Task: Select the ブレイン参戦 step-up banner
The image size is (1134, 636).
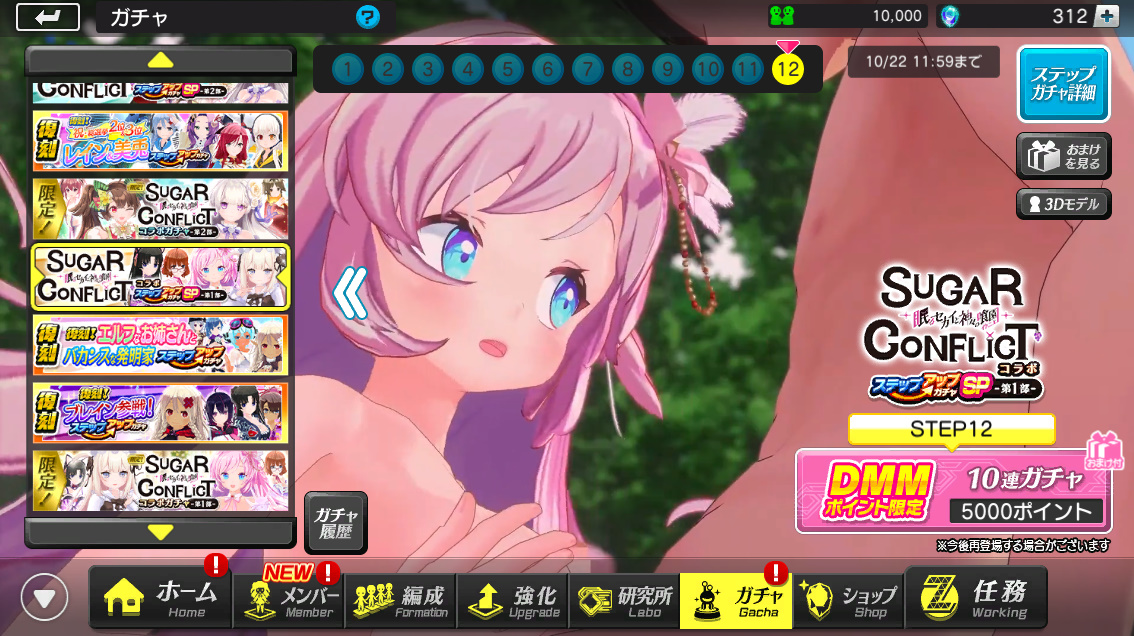Action: [x=160, y=413]
